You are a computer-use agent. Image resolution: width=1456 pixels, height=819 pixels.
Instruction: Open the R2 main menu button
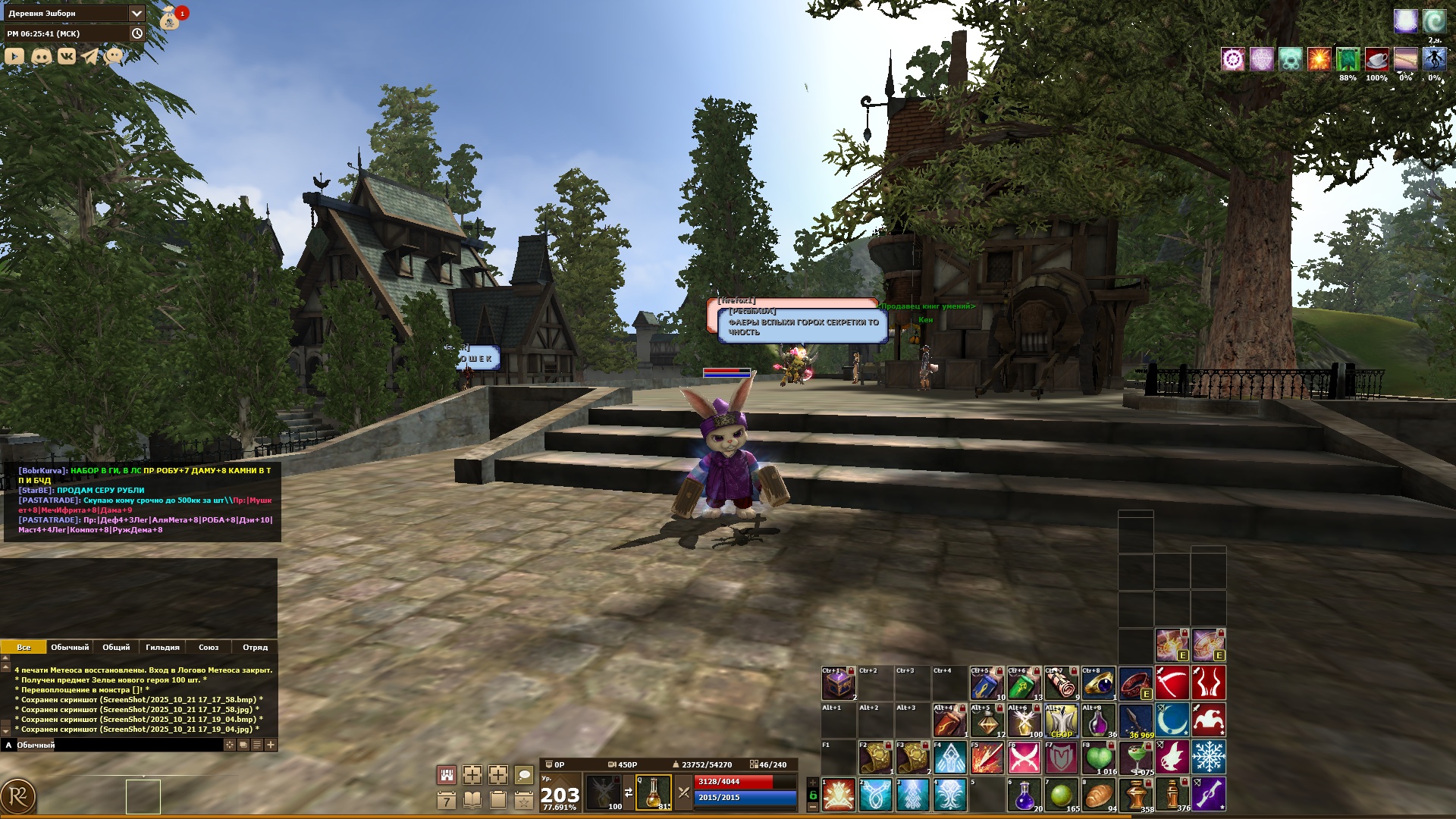18,797
